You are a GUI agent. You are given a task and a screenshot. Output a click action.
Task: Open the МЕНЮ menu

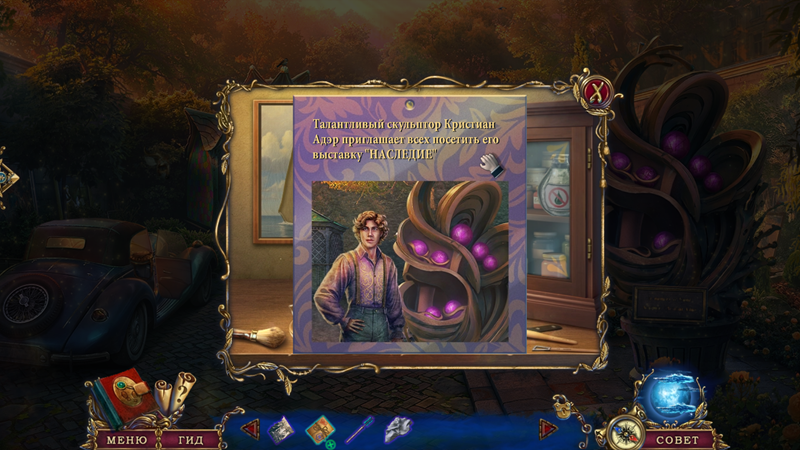[126, 440]
